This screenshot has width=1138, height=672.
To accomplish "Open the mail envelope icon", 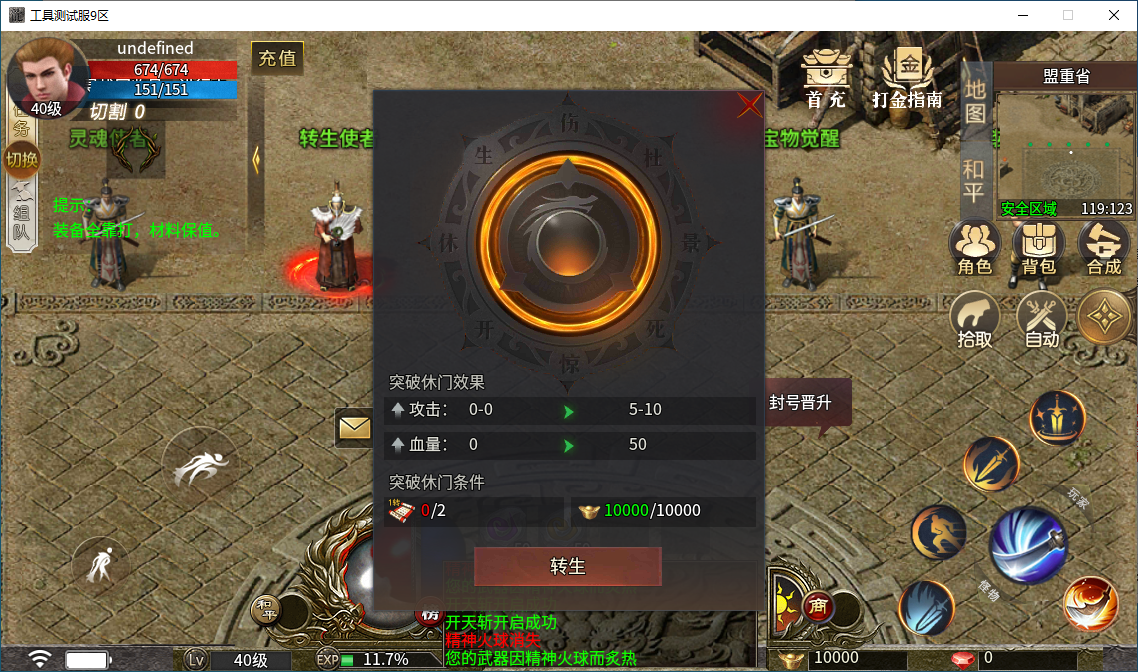I will coord(353,428).
